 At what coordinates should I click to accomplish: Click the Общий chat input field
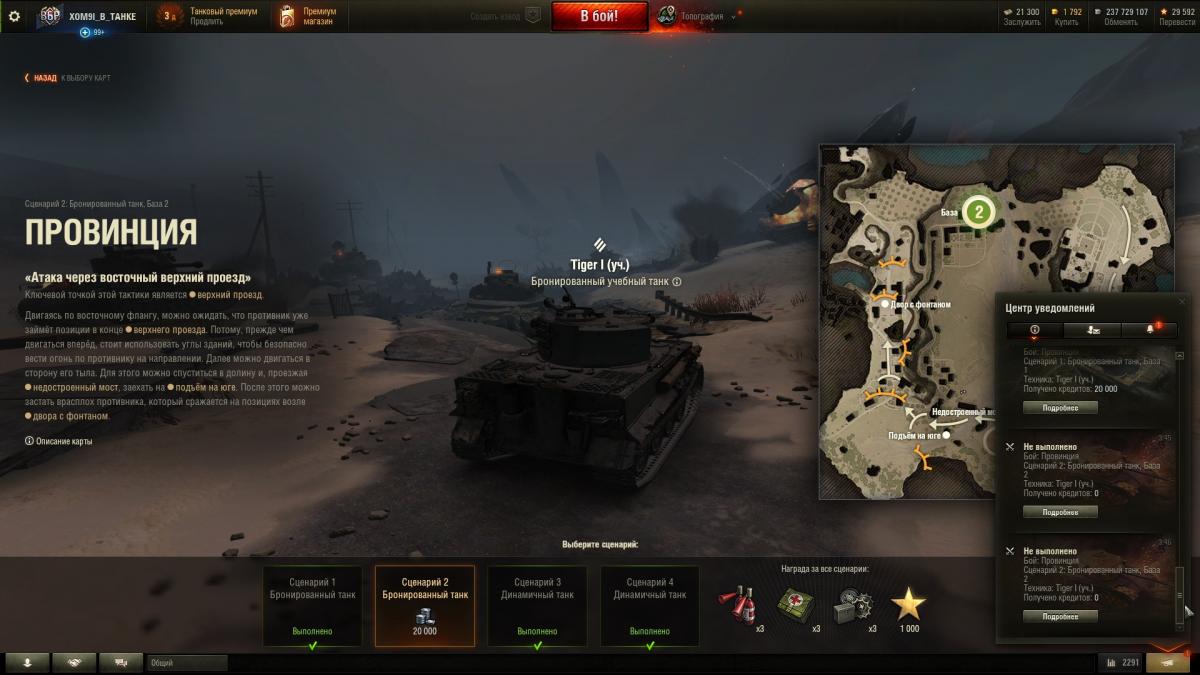[187, 662]
